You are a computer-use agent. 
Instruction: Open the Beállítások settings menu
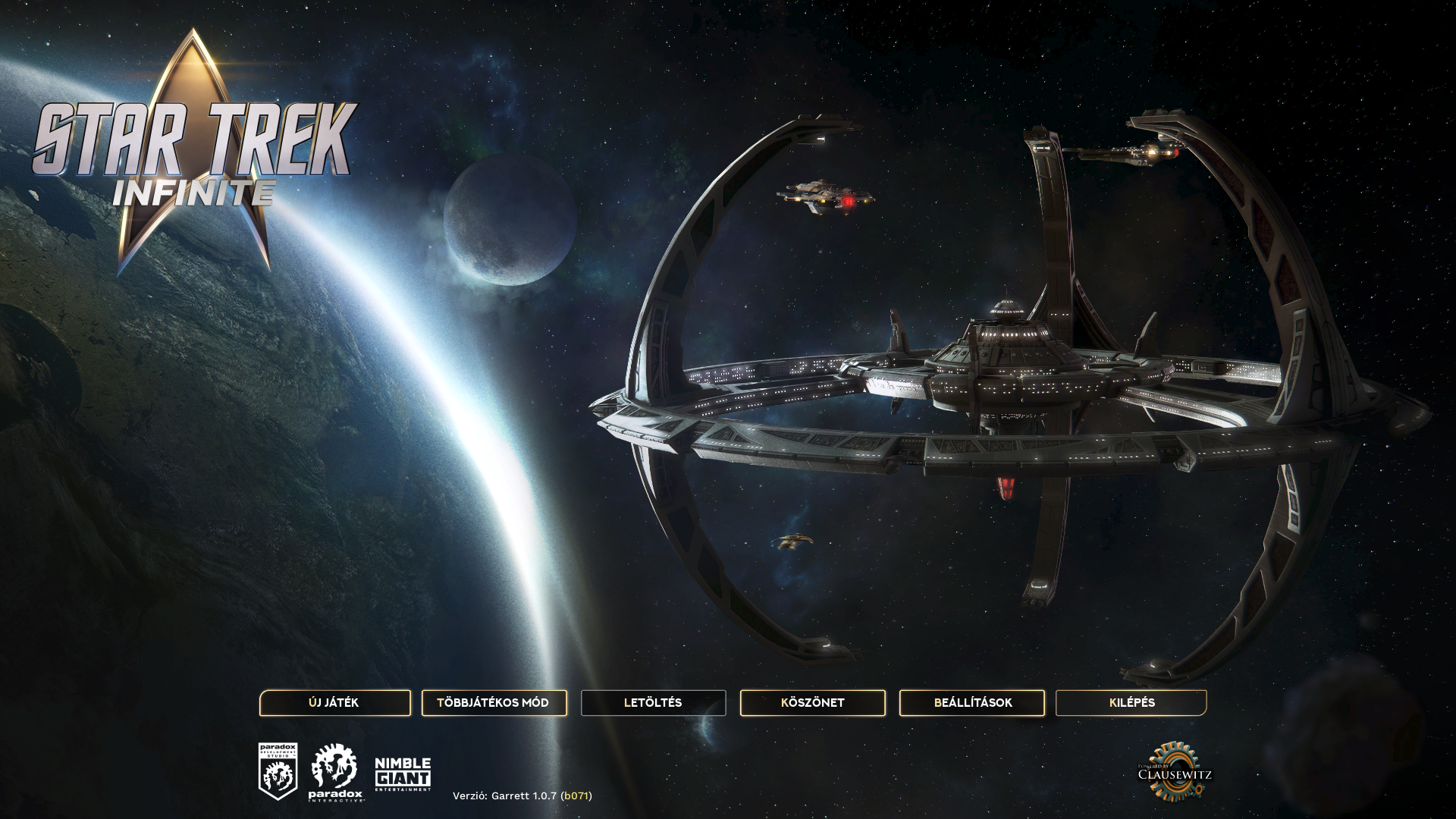tap(972, 703)
